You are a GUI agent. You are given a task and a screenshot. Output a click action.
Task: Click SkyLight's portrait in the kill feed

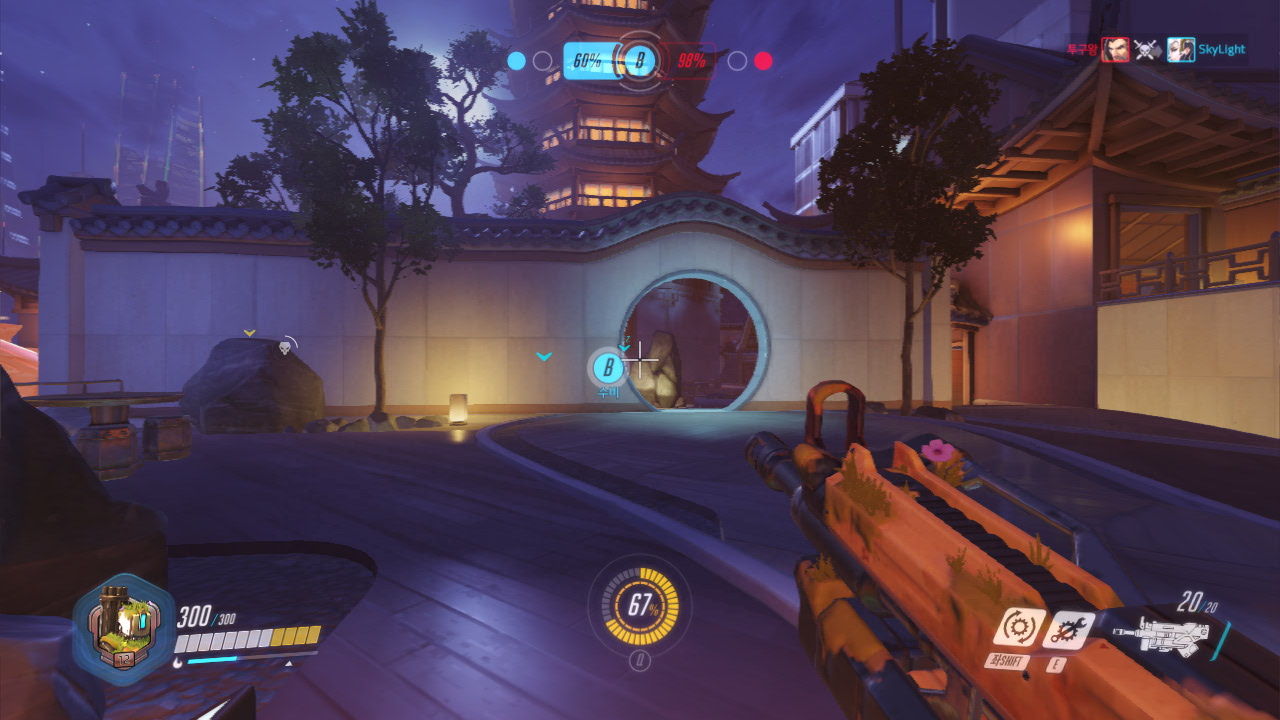click(1180, 49)
